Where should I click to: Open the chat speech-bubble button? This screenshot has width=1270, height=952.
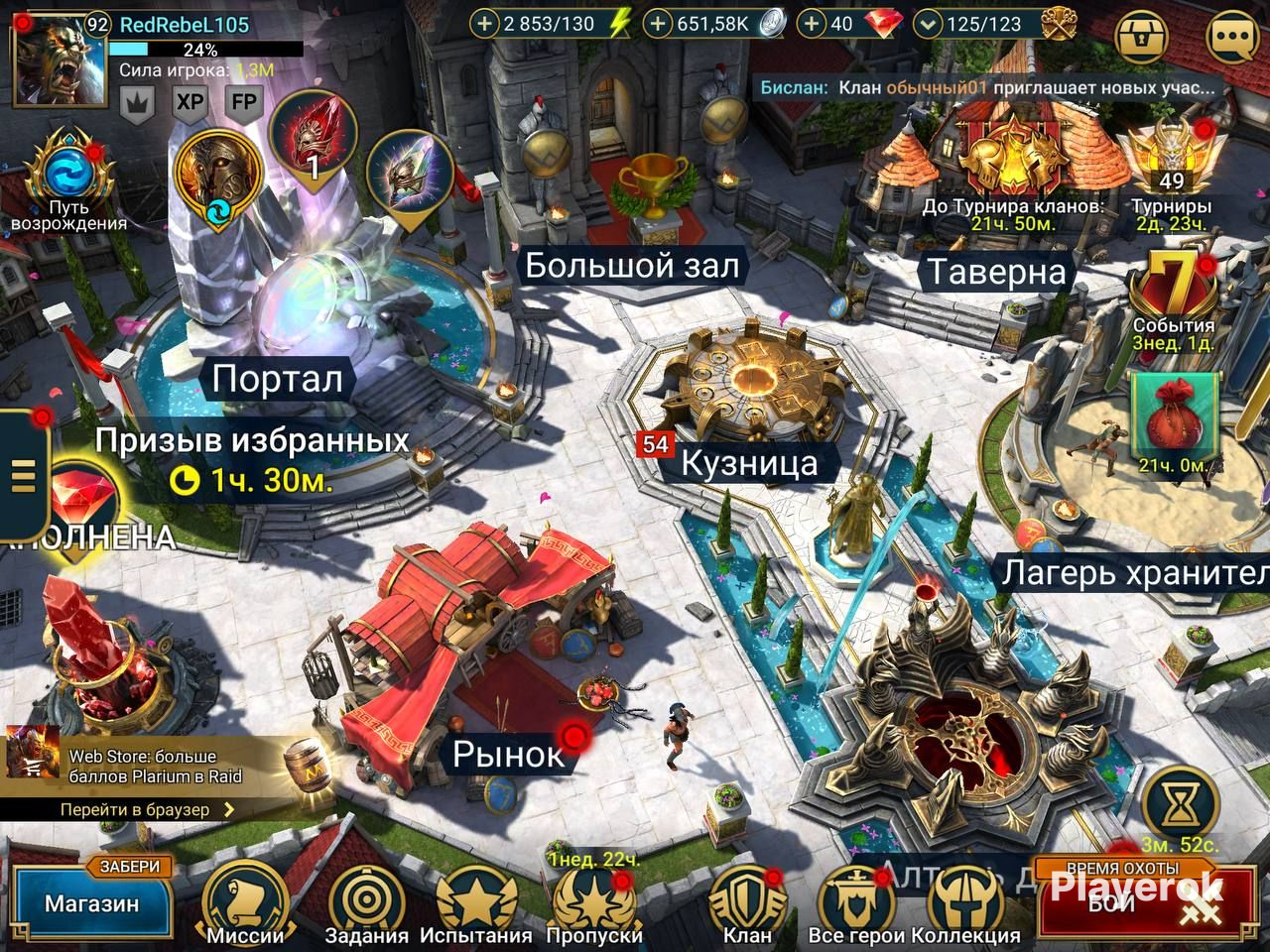tap(1235, 39)
